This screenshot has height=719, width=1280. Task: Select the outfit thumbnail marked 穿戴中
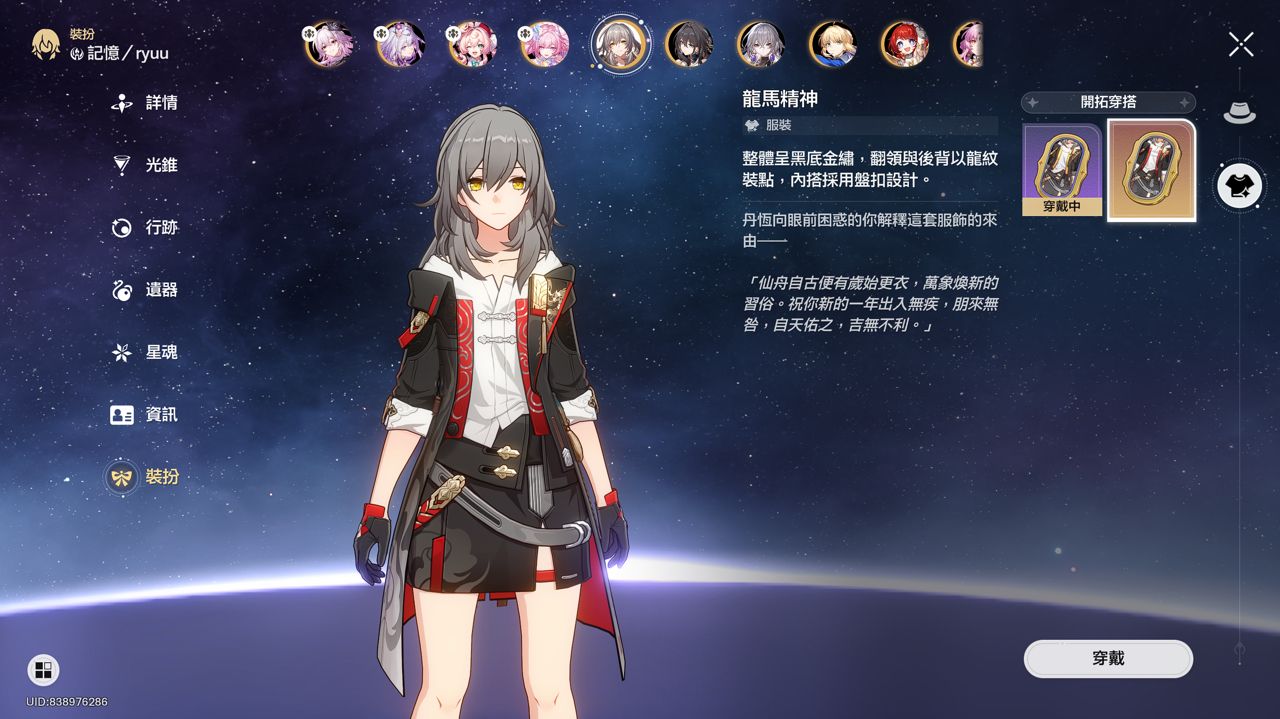[1060, 170]
